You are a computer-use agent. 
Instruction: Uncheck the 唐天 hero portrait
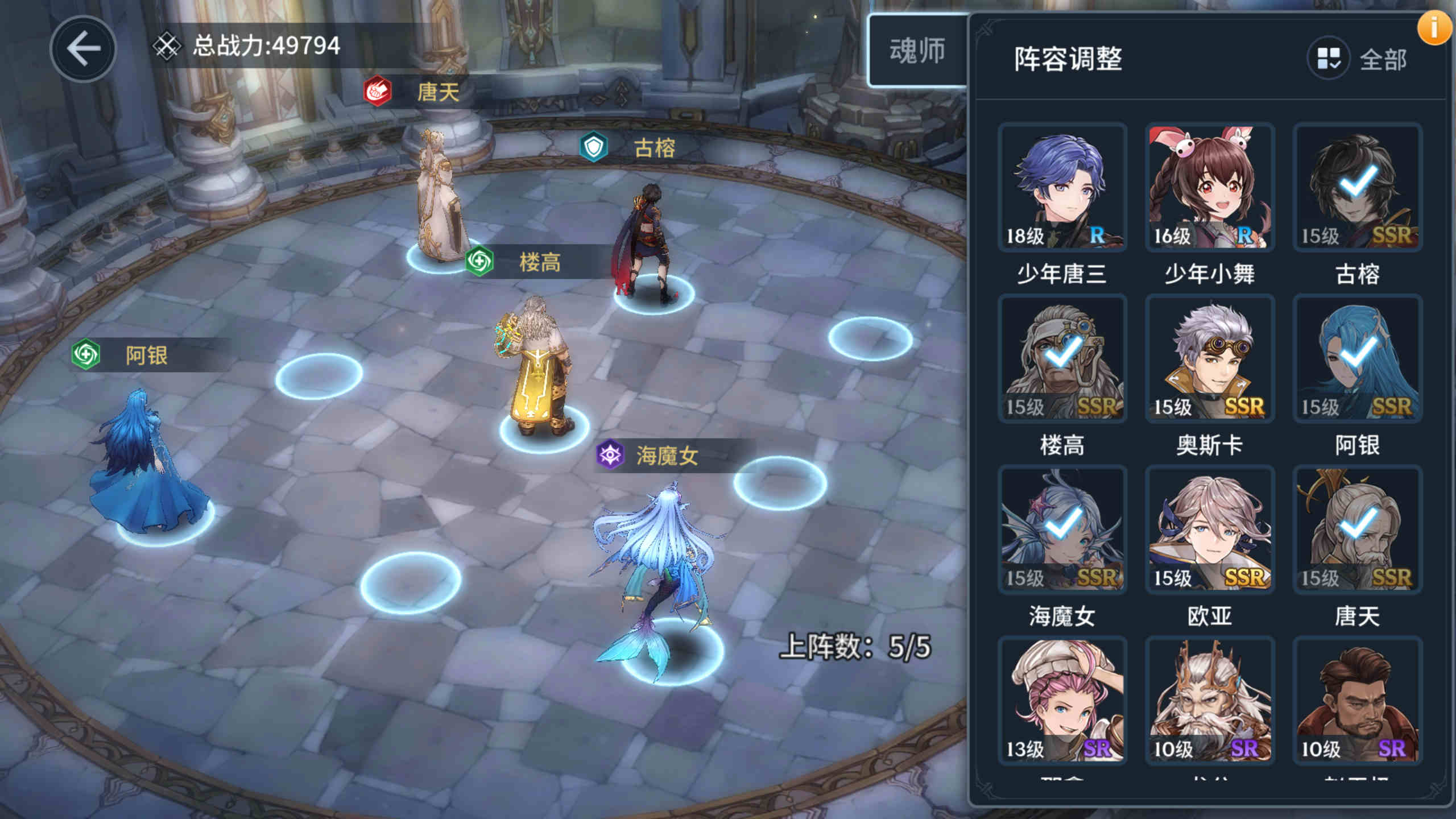[x=1358, y=529]
